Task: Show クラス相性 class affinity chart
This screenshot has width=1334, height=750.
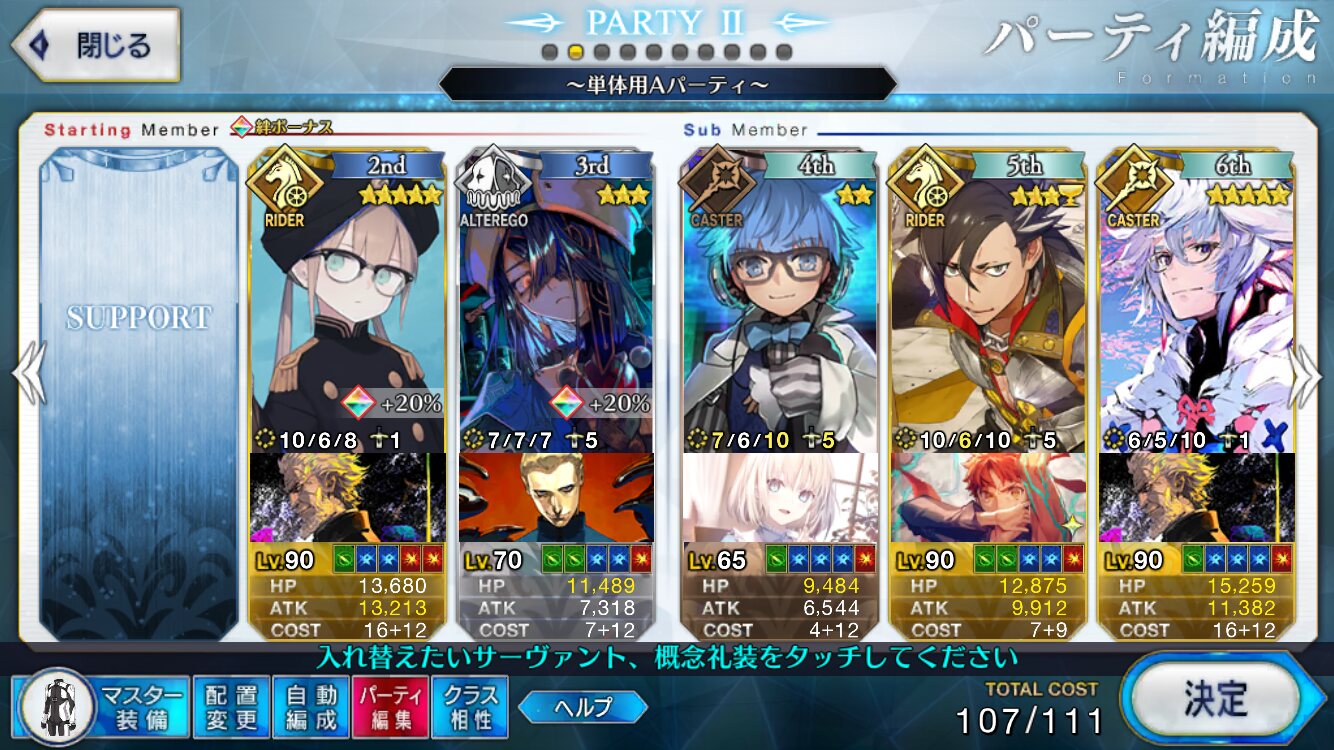Action: pyautogui.click(x=470, y=706)
